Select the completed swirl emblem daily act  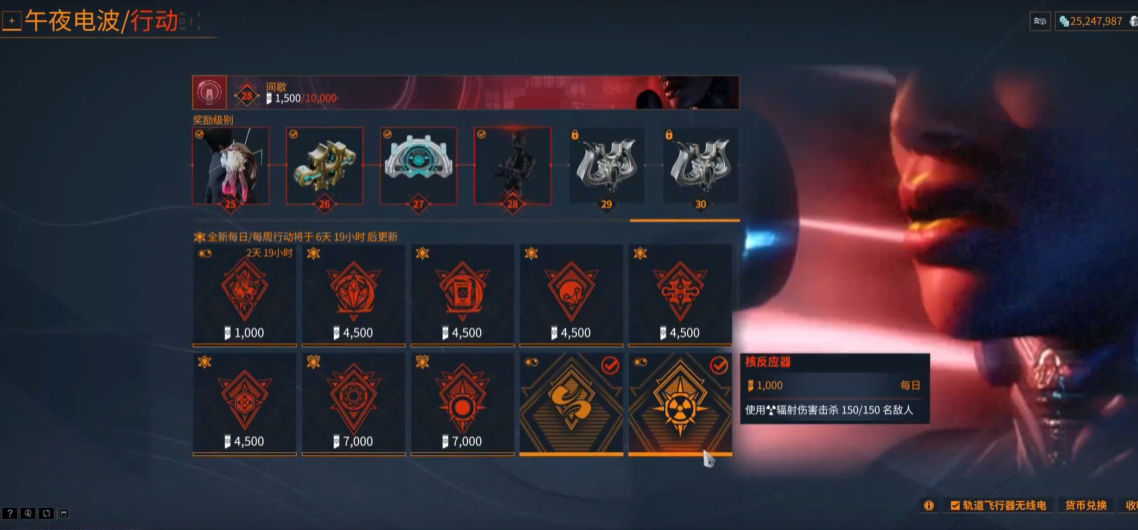571,403
